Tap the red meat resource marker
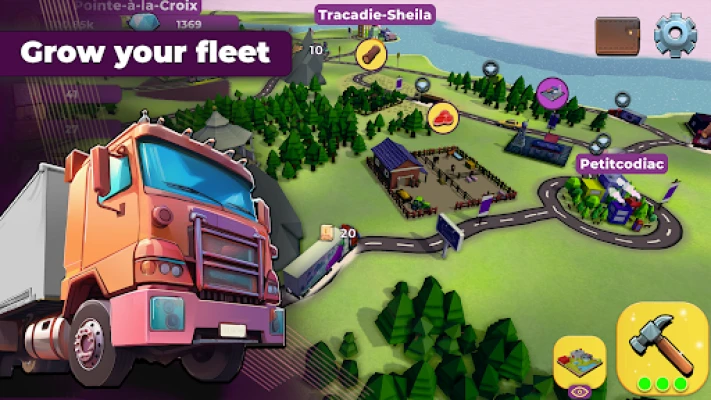 coord(442,116)
